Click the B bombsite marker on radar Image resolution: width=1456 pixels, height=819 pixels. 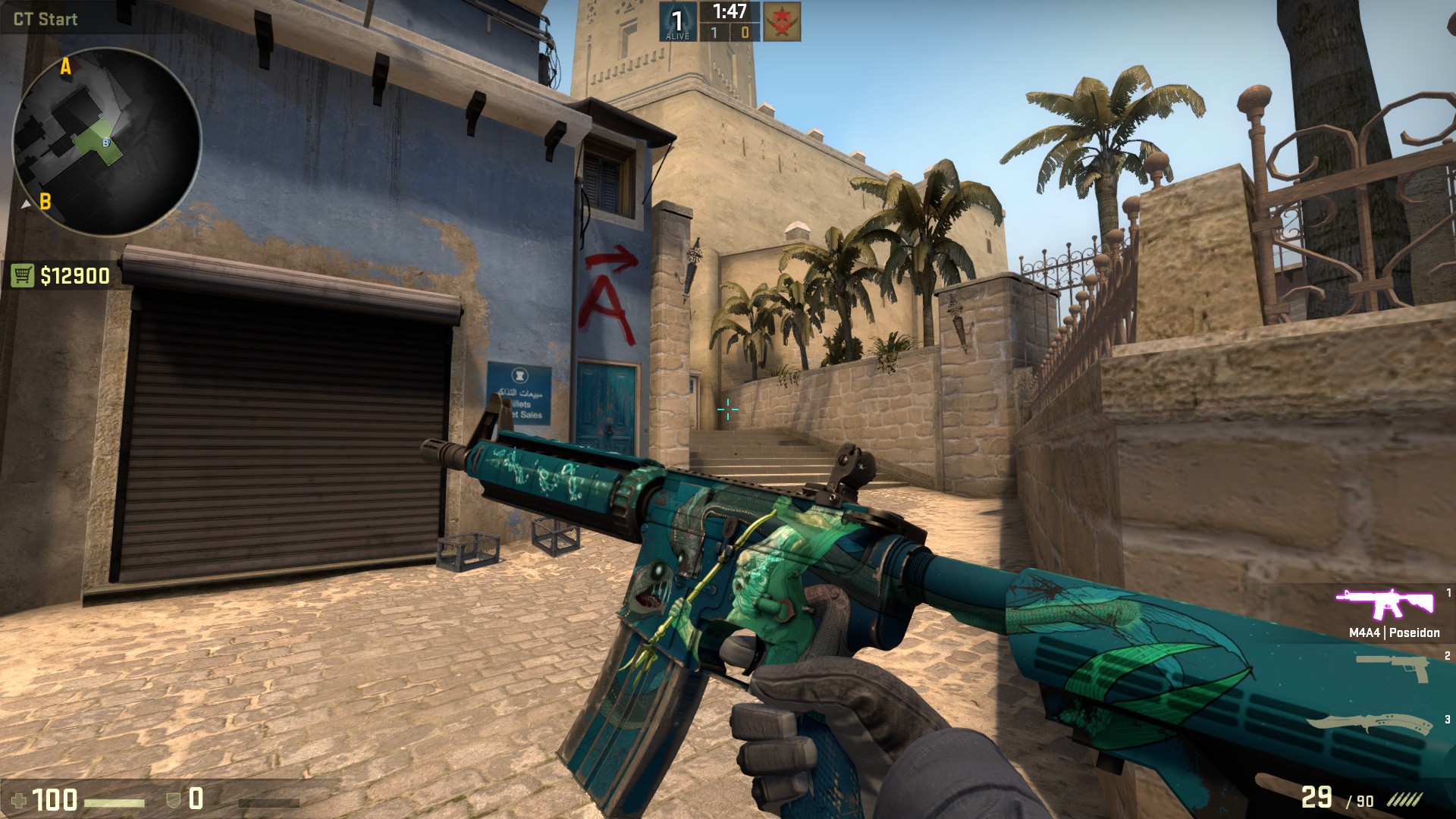click(45, 202)
